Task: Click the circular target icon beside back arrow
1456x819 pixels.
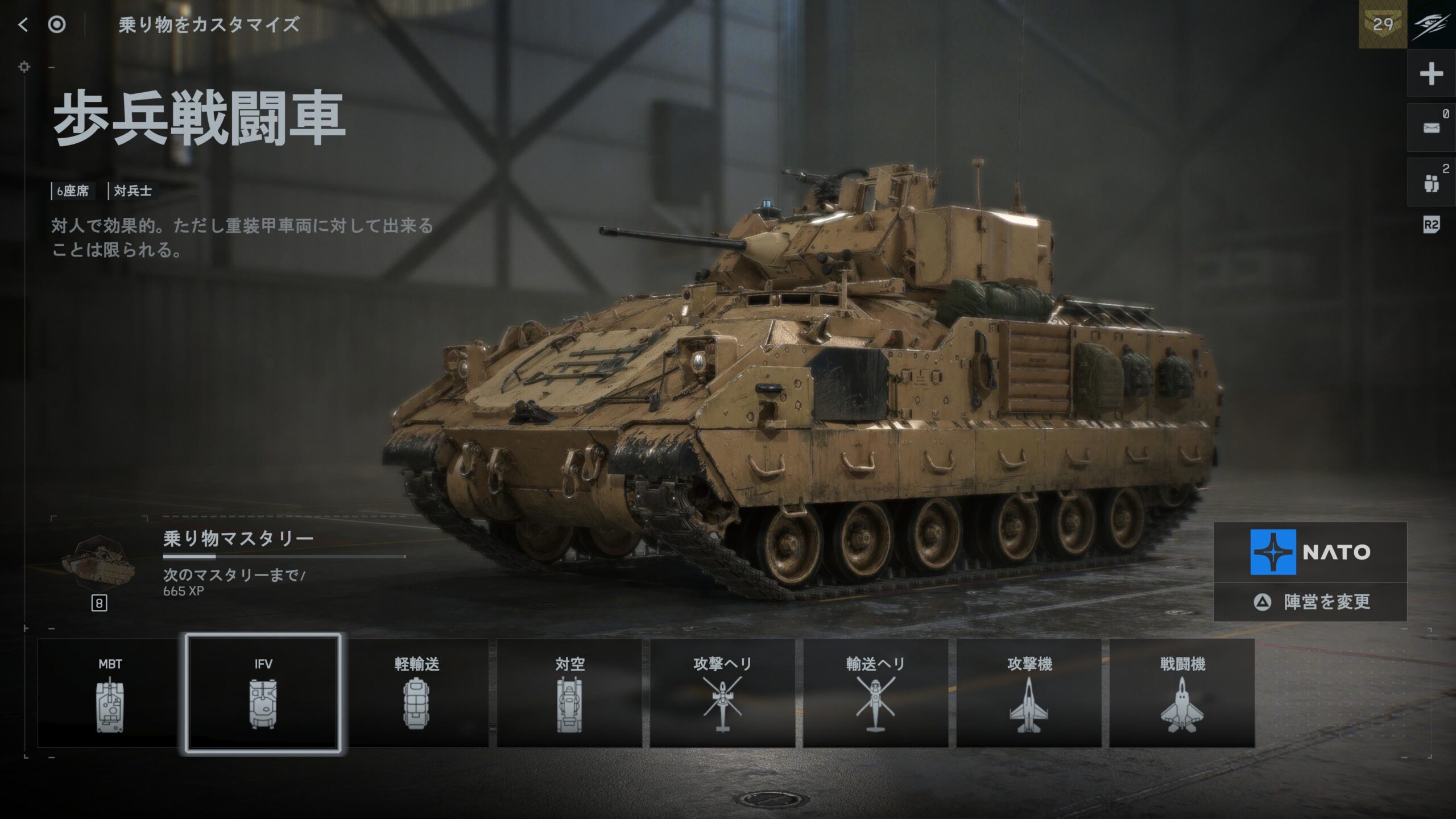Action: (57, 24)
